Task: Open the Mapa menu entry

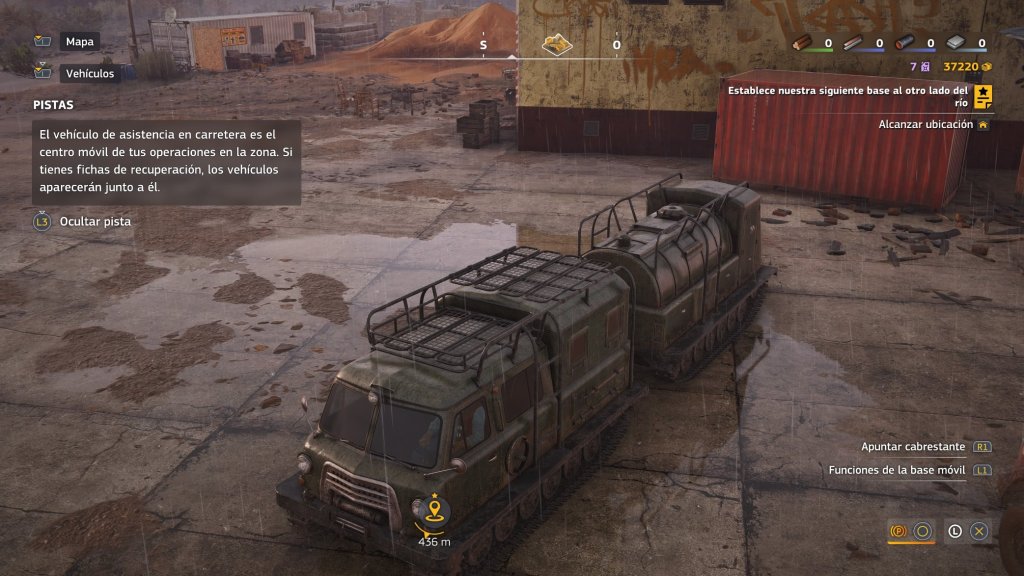Action: click(x=78, y=42)
